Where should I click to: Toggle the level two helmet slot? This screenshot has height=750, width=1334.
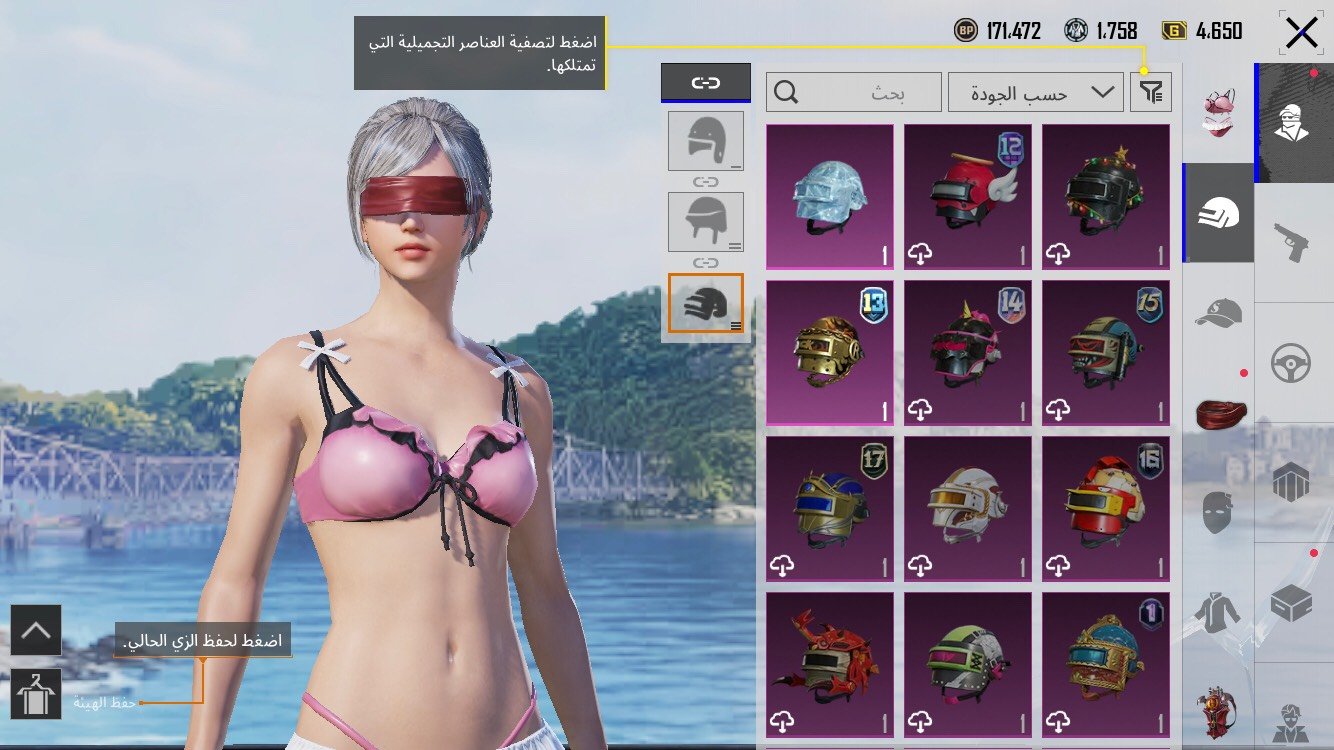pos(706,220)
